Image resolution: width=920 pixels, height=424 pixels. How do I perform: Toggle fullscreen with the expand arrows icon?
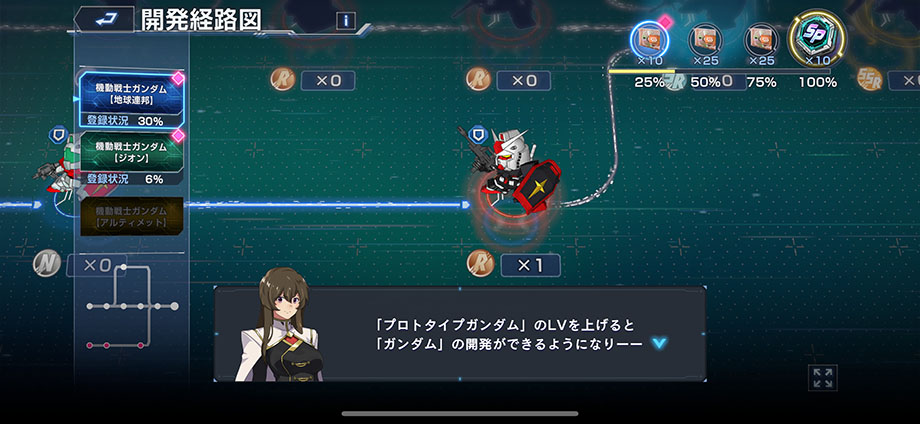[x=823, y=377]
